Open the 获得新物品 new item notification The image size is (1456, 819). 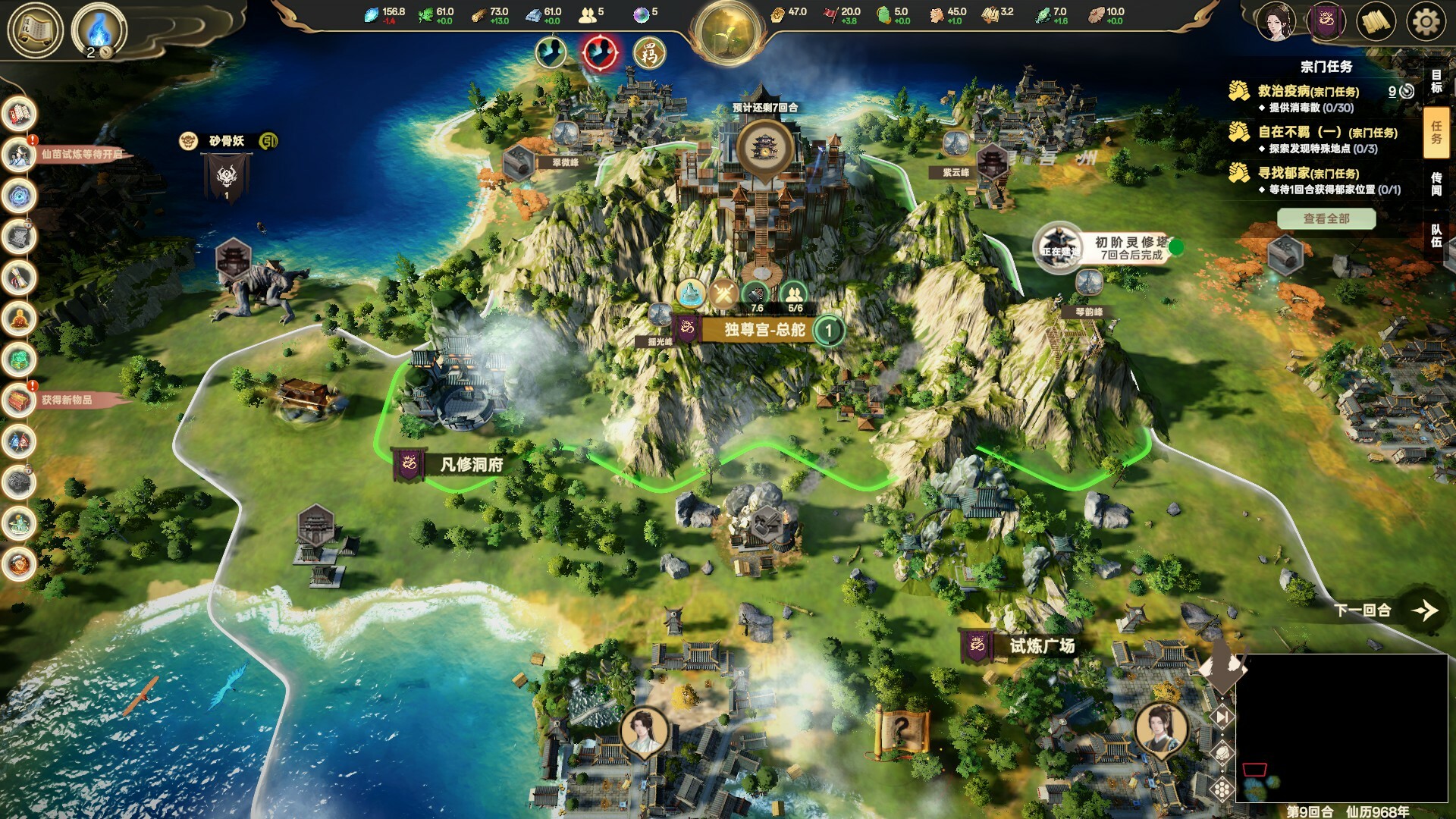pyautogui.click(x=67, y=400)
